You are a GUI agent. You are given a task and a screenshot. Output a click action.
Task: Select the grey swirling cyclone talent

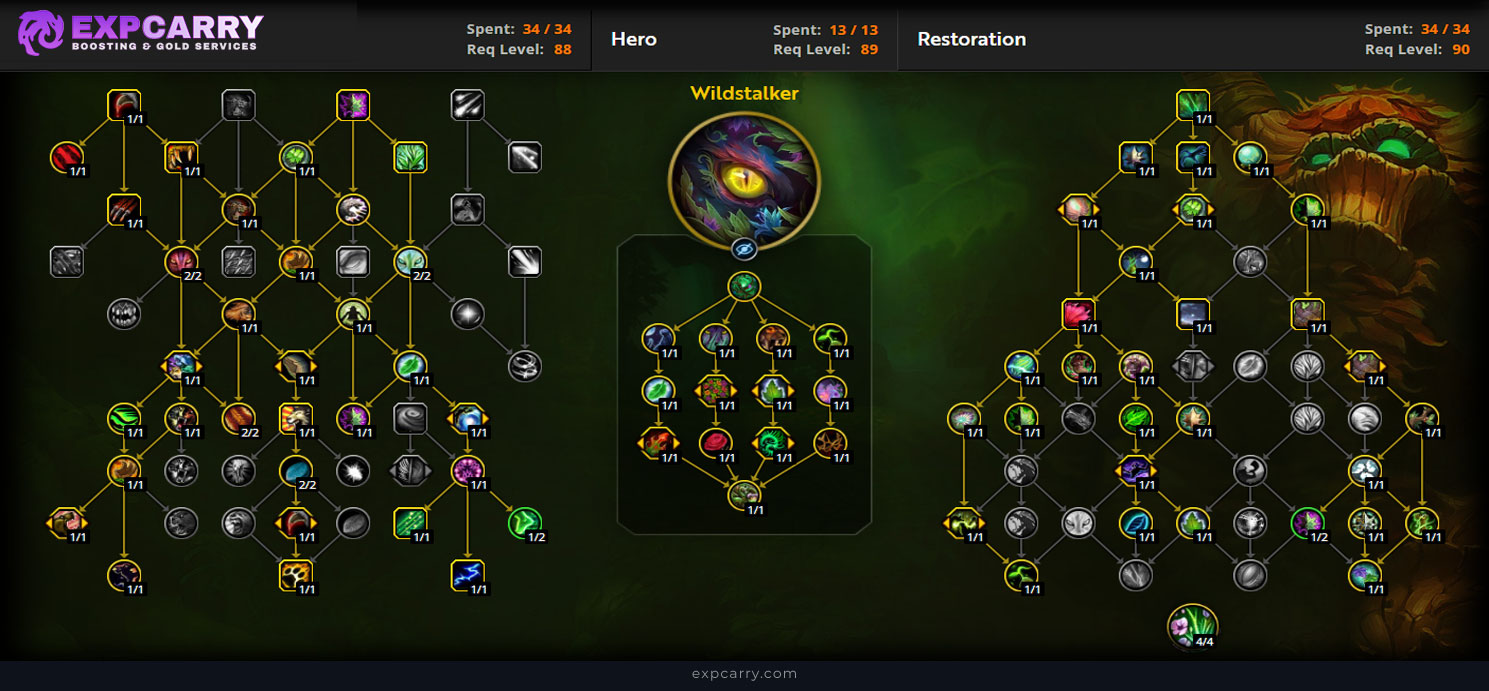click(410, 417)
